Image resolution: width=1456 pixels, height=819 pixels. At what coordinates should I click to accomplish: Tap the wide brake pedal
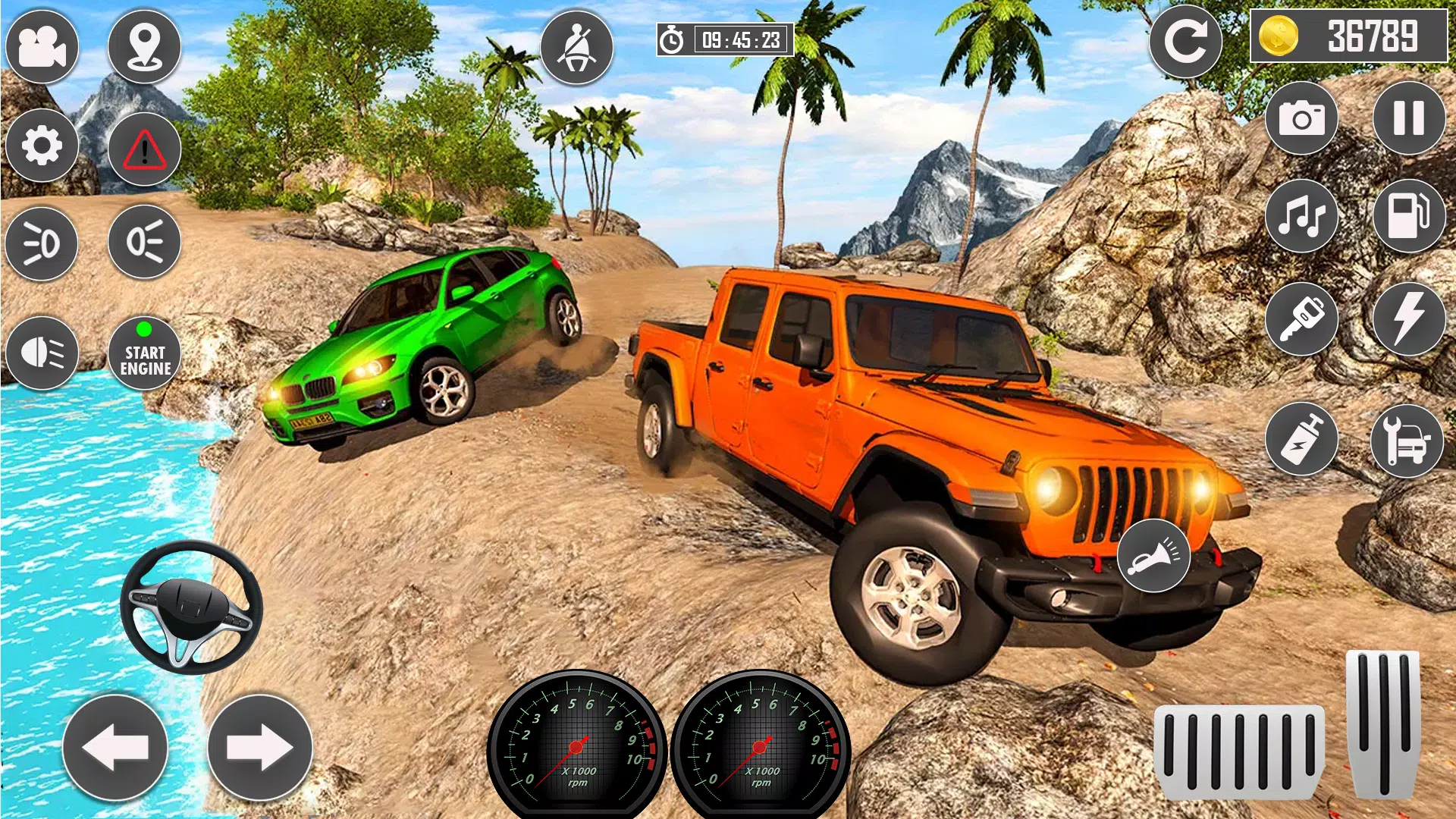click(x=1238, y=752)
